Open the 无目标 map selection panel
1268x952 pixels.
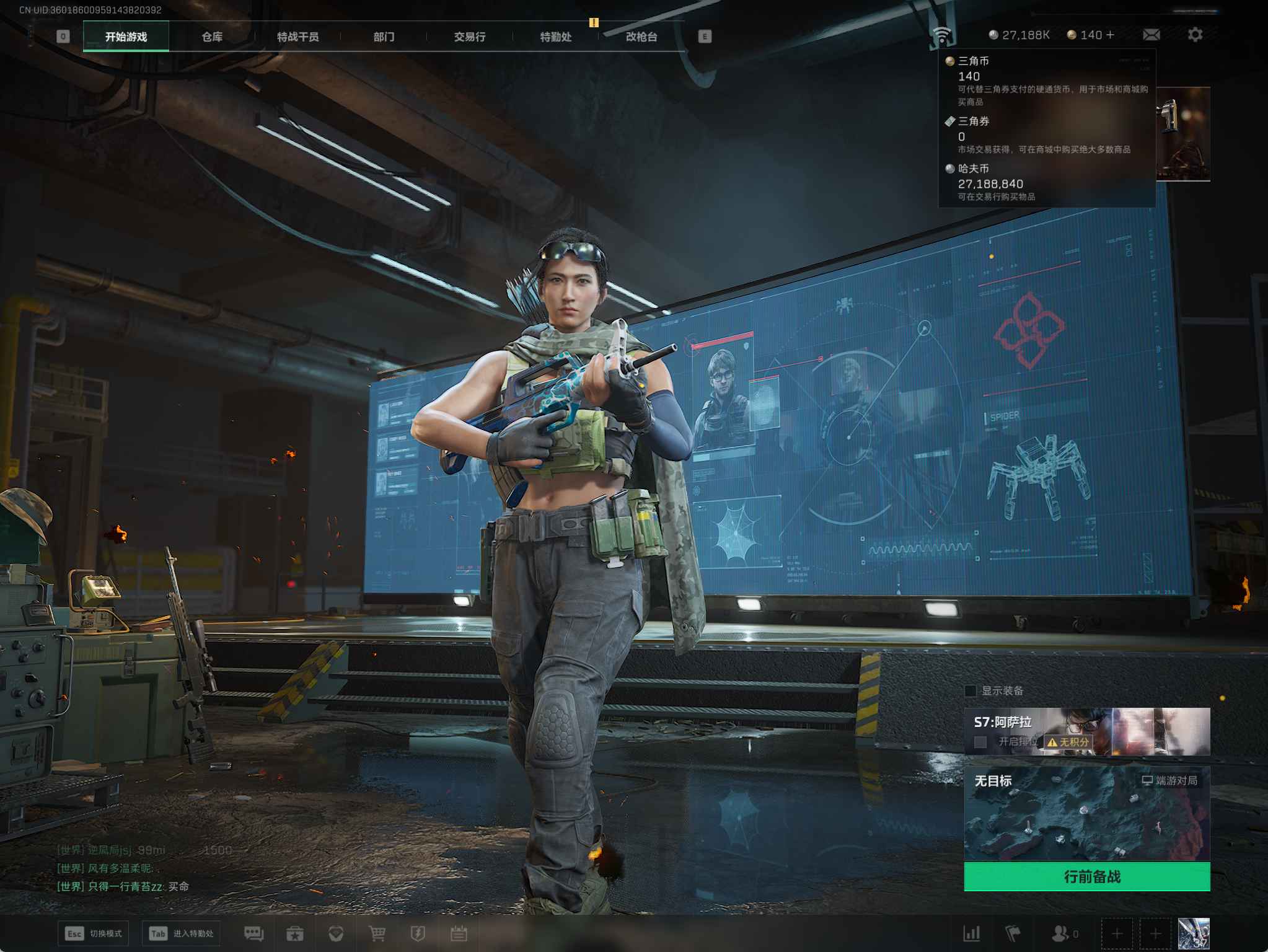(1086, 813)
